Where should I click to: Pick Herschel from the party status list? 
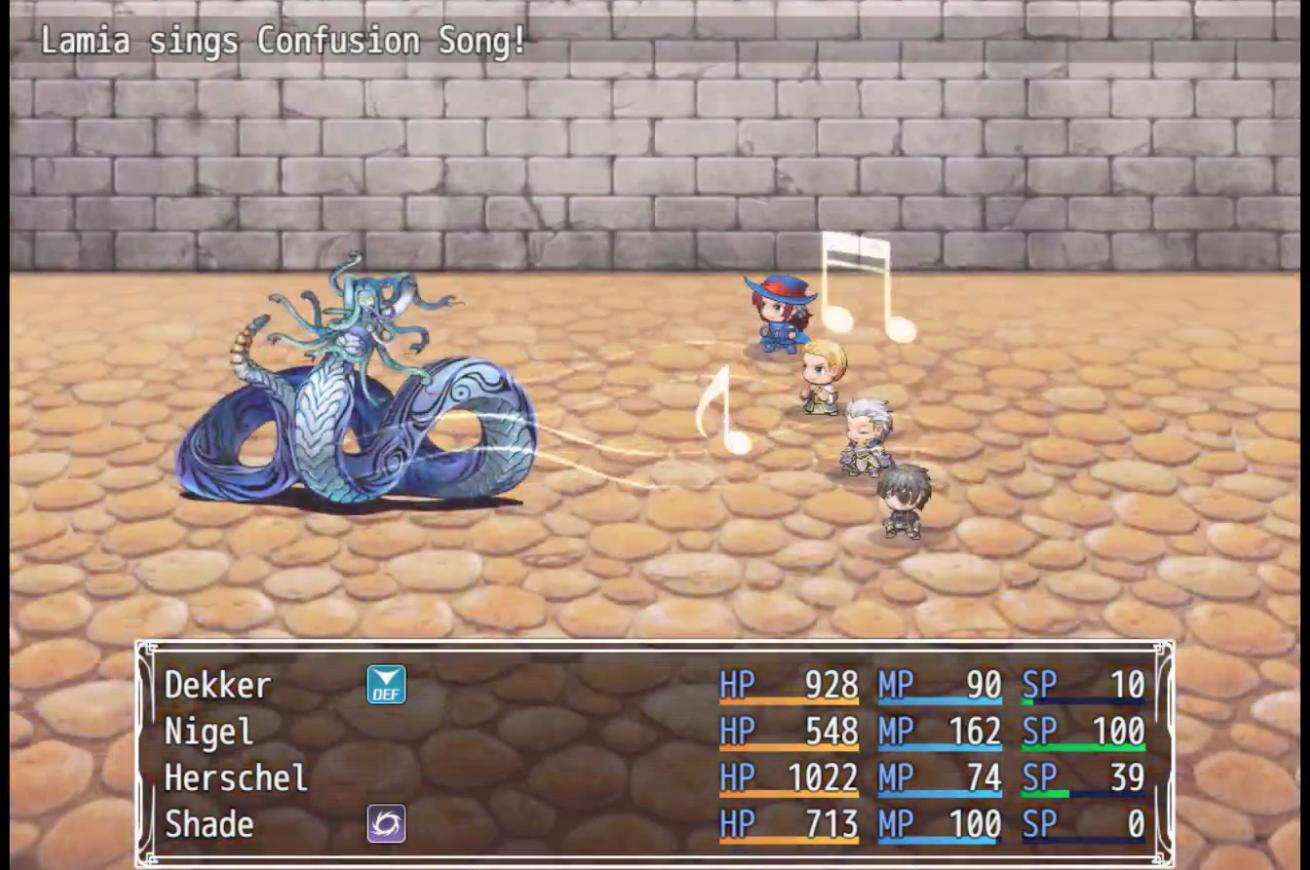tap(236, 778)
